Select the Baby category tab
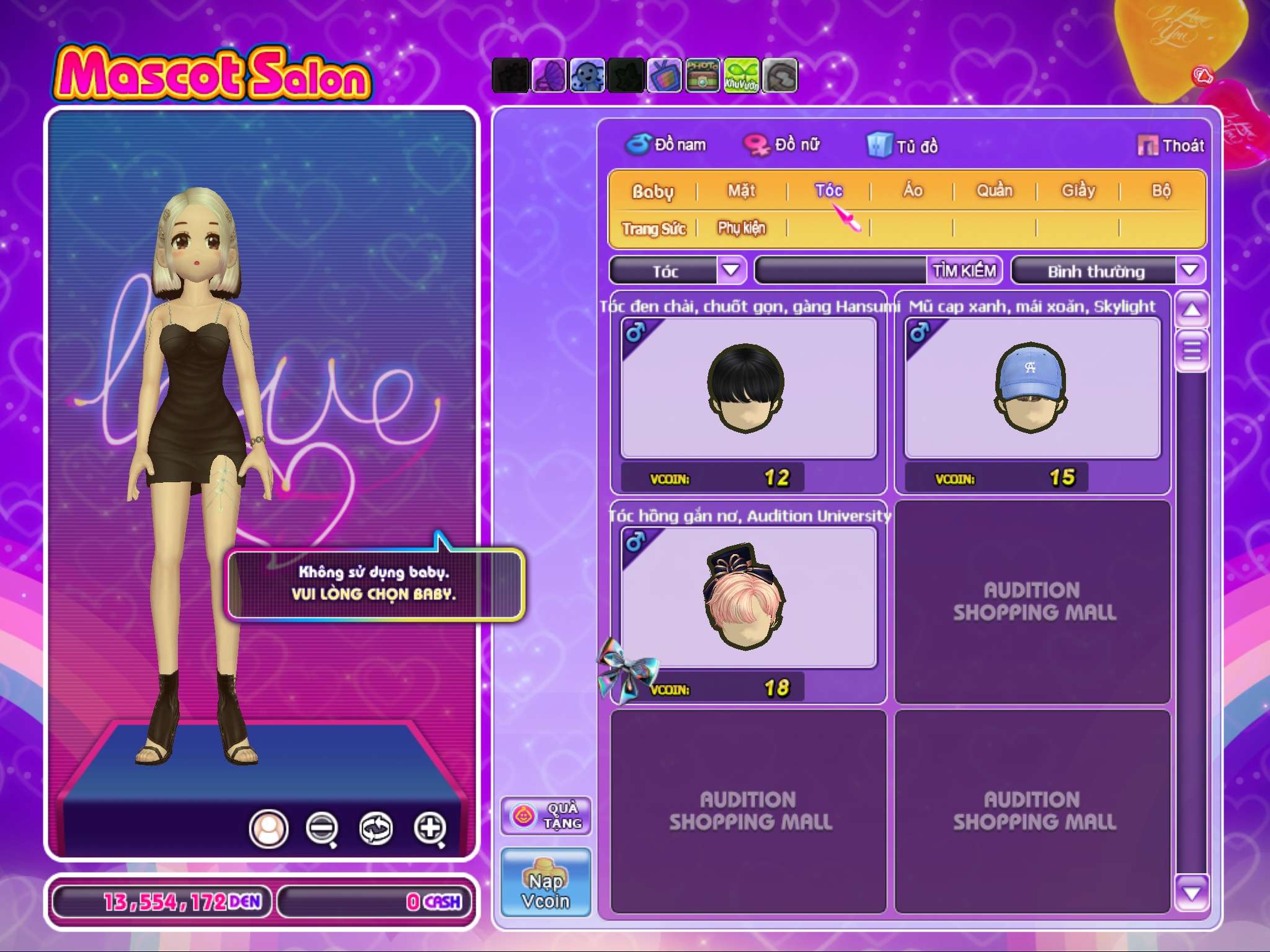Viewport: 1270px width, 952px height. coord(652,191)
